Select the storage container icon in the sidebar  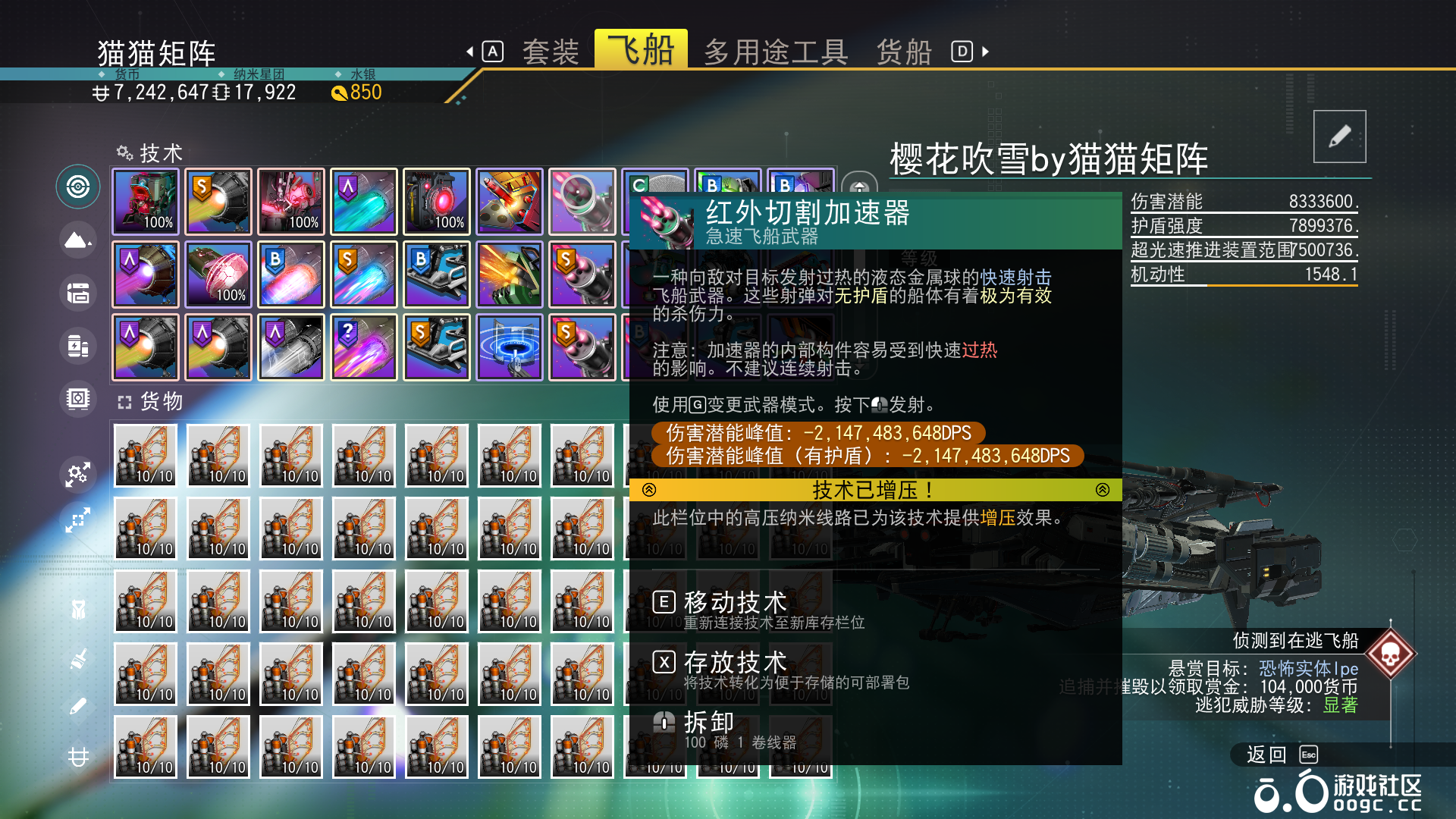click(x=77, y=293)
